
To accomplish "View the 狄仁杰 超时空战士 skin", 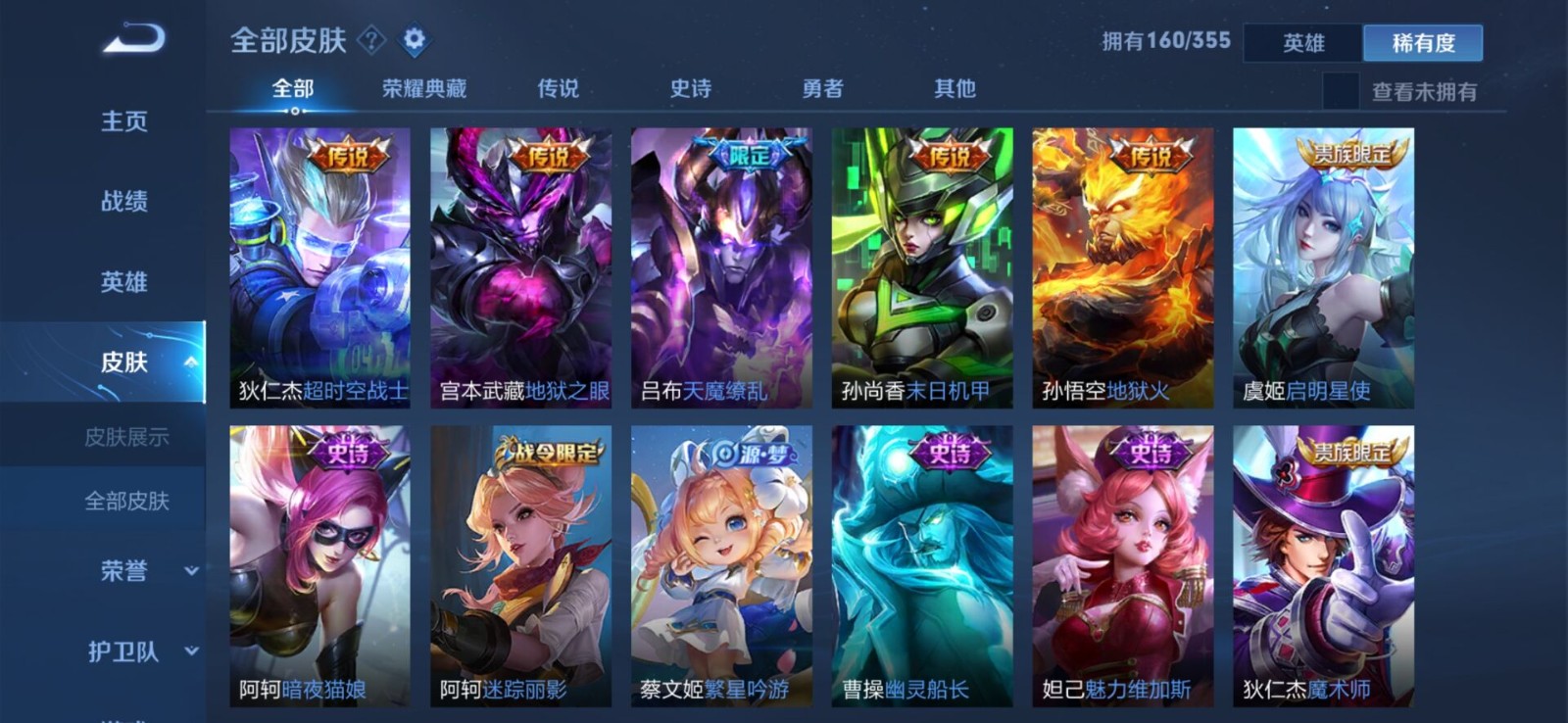I will tap(318, 265).
